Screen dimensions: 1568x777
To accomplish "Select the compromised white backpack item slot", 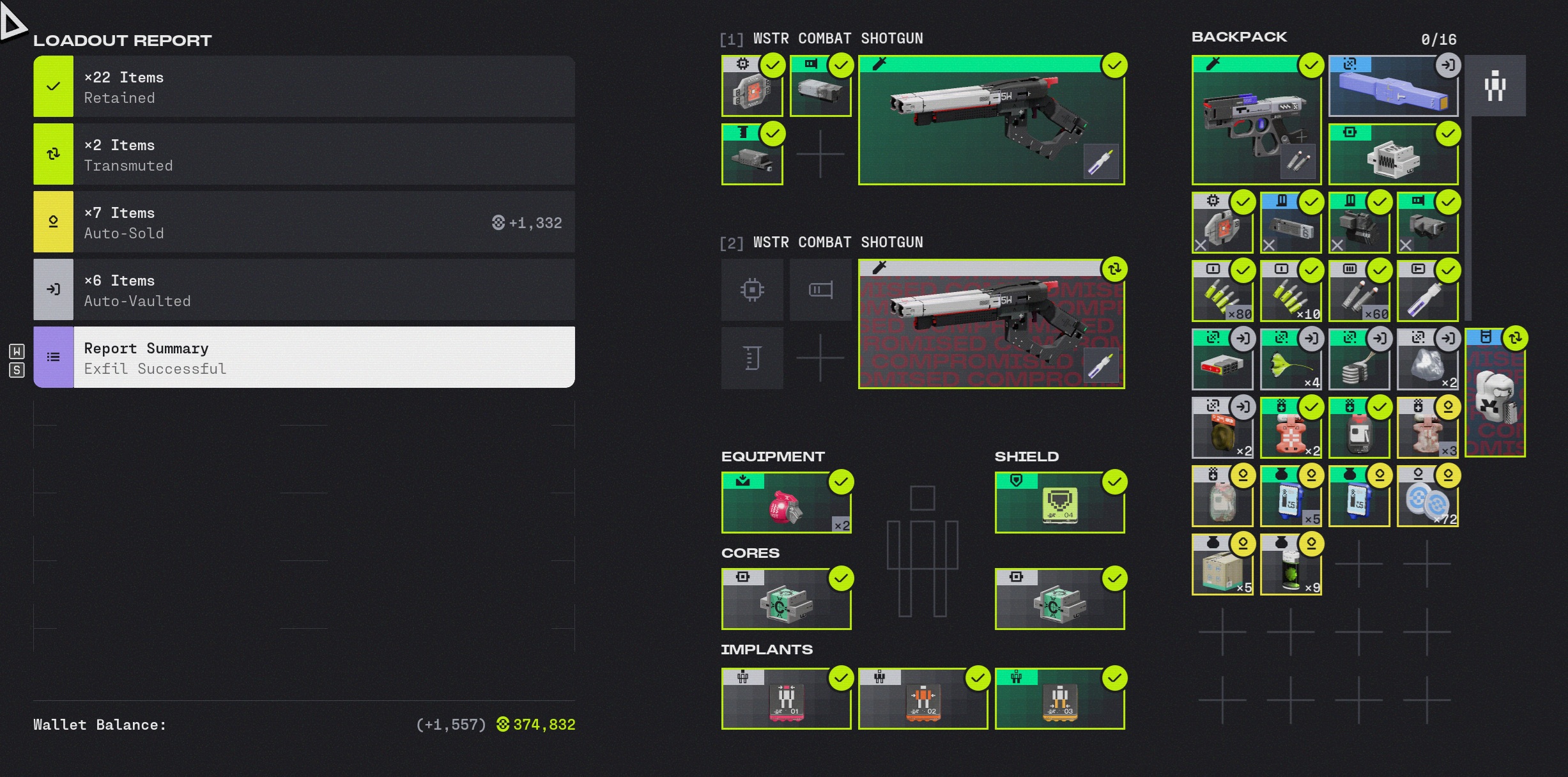I will click(1495, 393).
